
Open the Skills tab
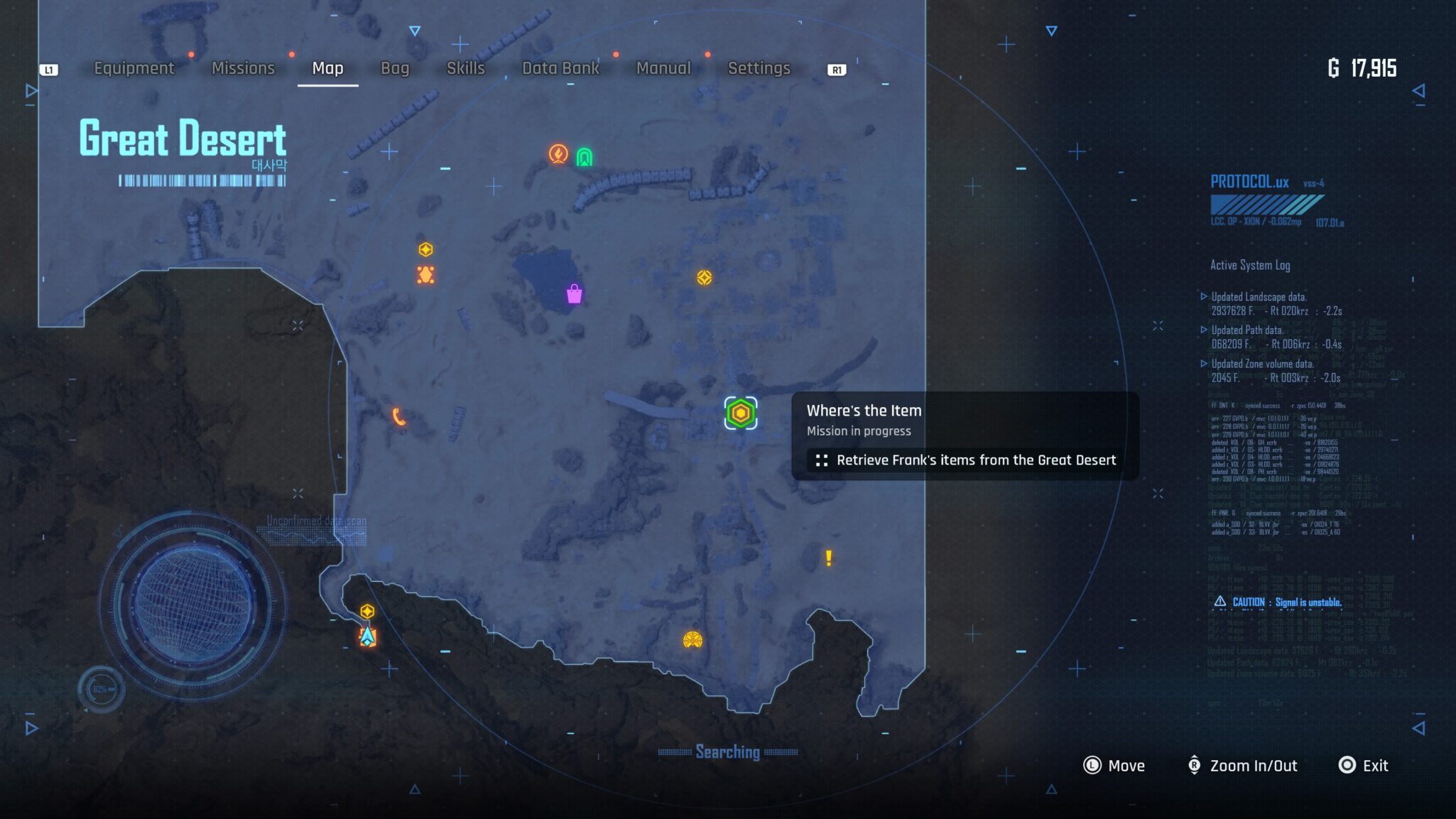tap(465, 68)
